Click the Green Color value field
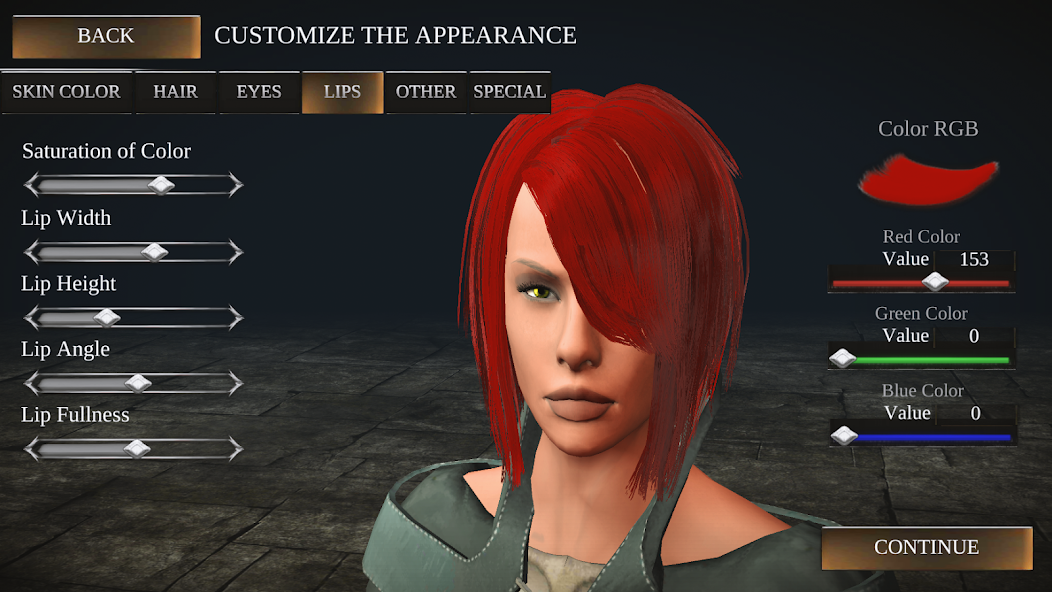Image resolution: width=1052 pixels, height=592 pixels. tap(974, 336)
